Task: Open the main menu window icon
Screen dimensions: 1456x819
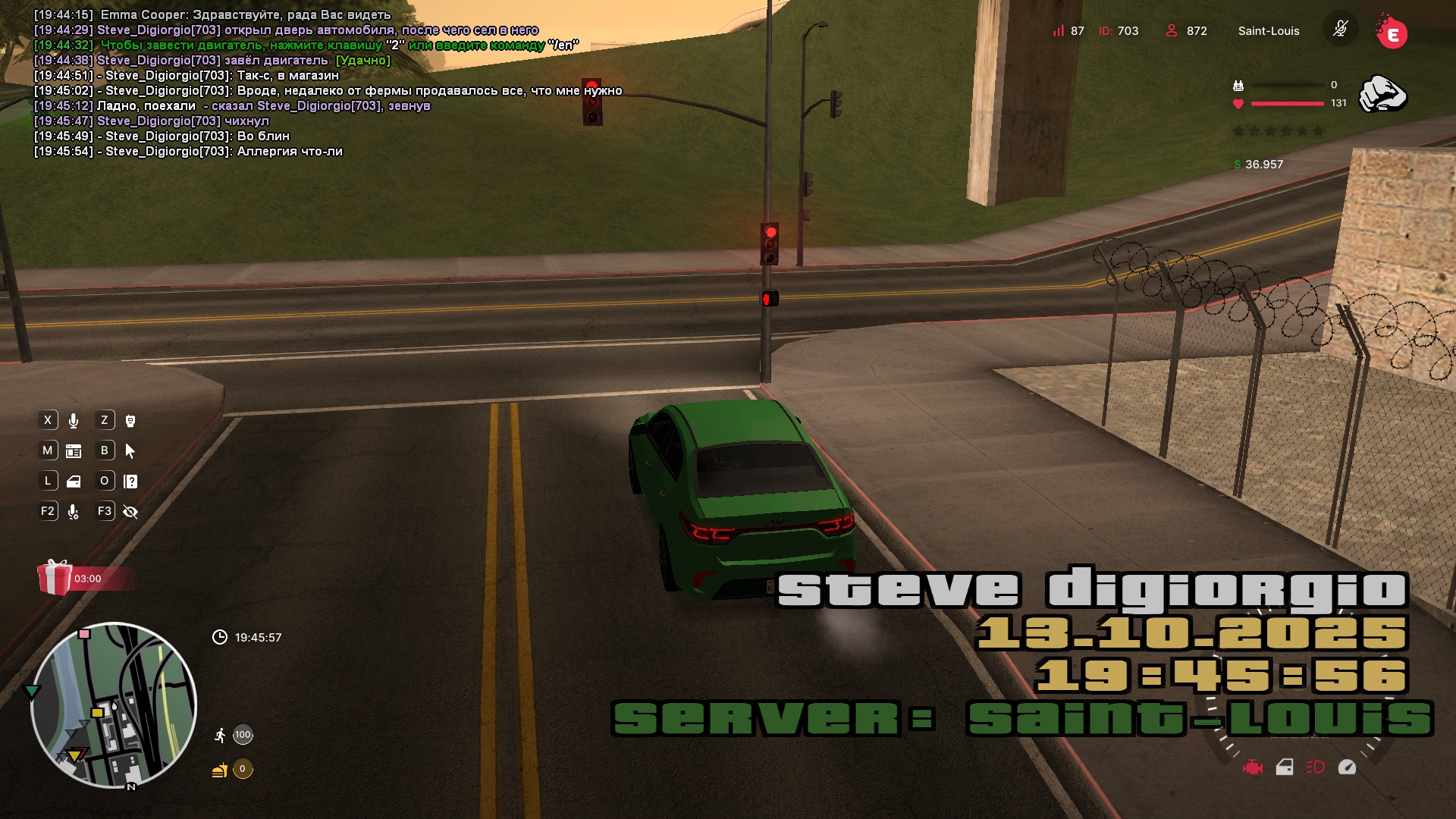Action: point(74,451)
